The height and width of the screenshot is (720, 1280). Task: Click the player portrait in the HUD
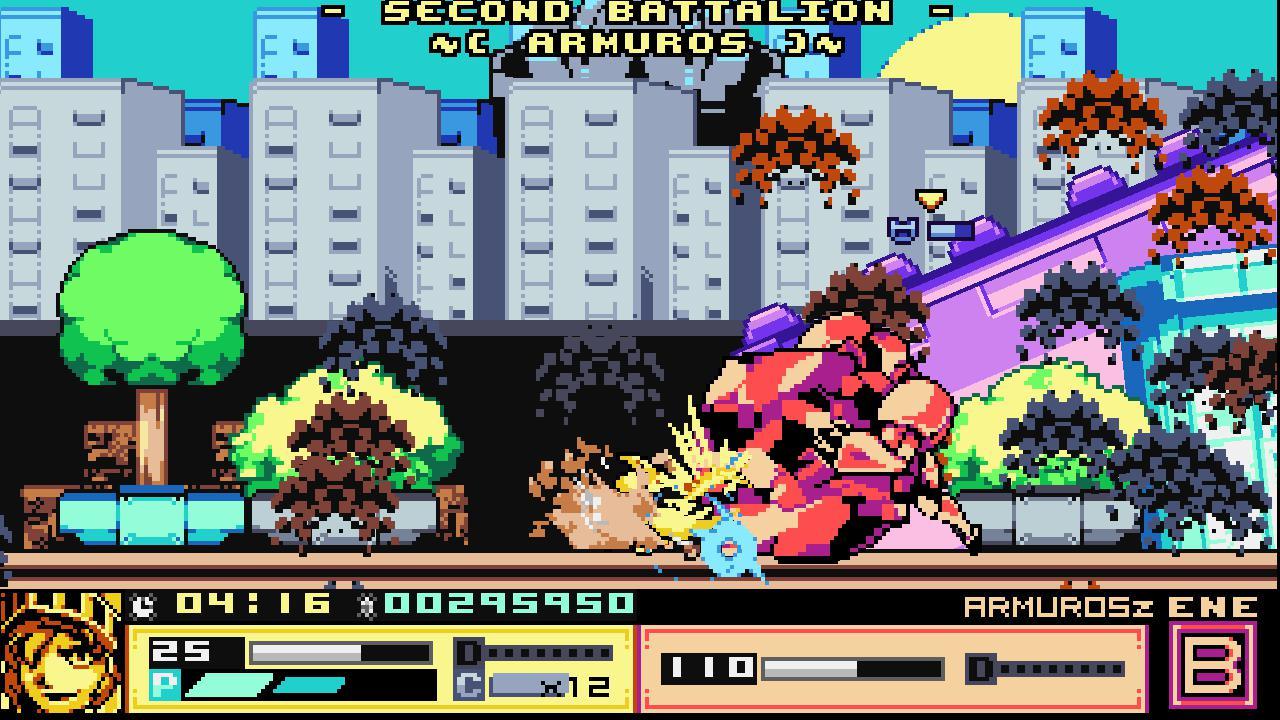click(x=62, y=659)
